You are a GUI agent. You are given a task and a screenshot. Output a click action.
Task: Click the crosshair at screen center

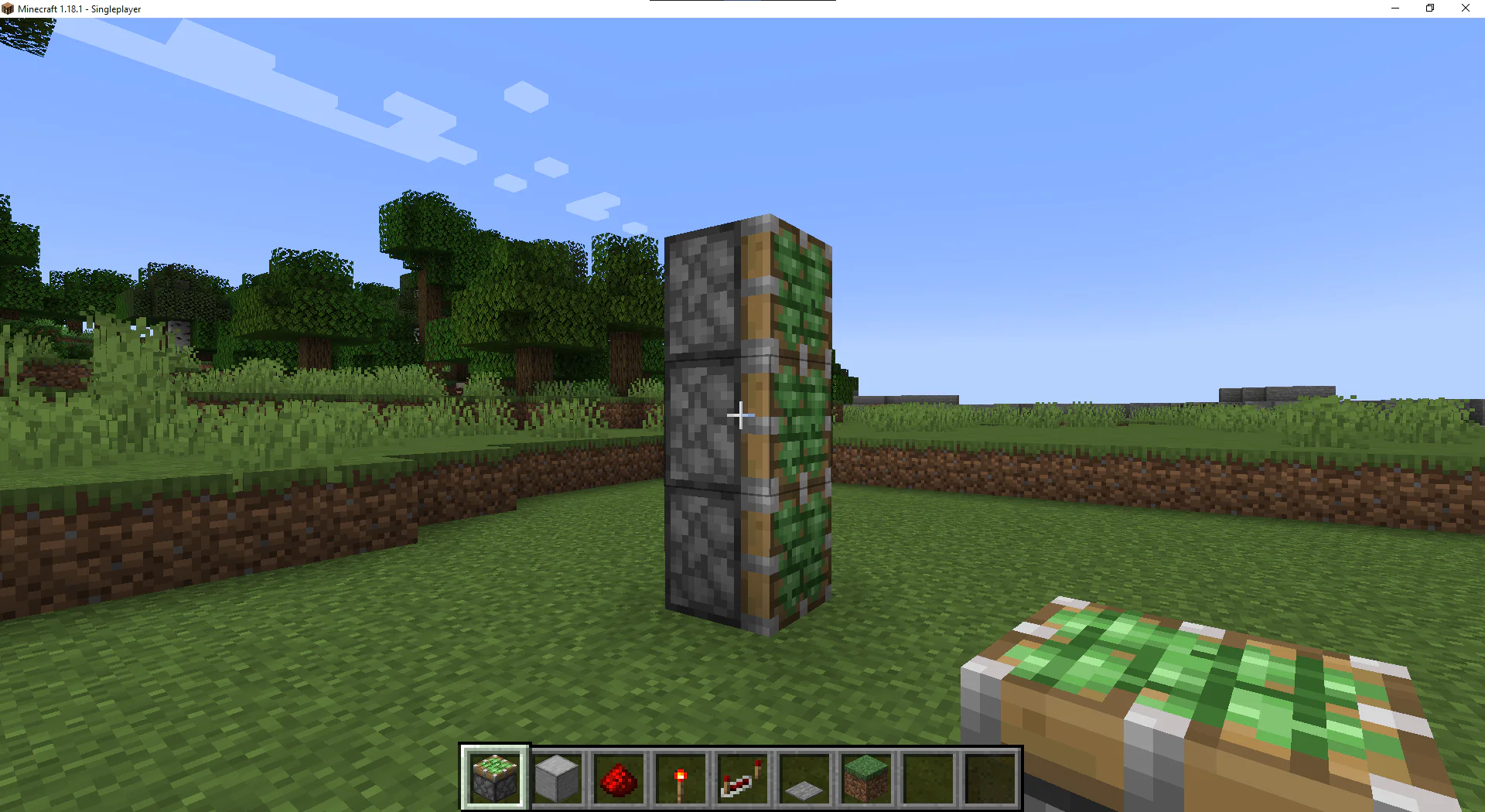[740, 415]
